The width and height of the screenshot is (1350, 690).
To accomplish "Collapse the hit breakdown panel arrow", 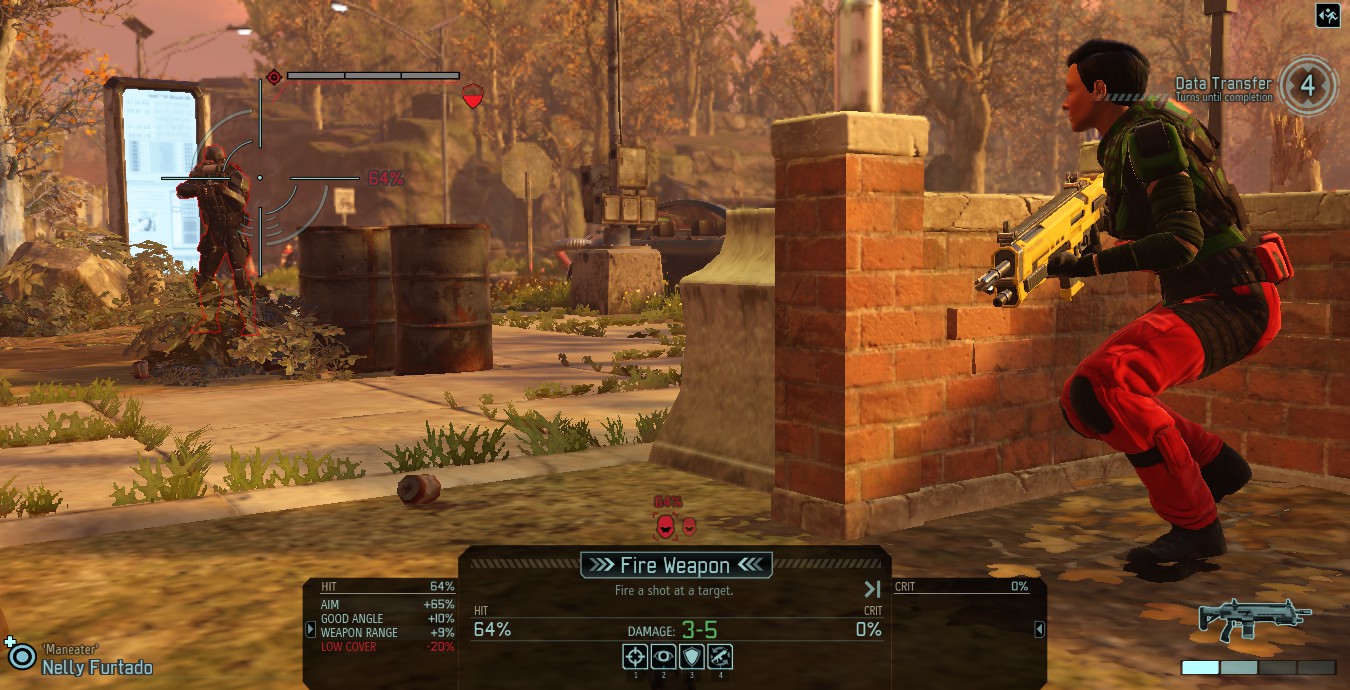I will (x=311, y=630).
